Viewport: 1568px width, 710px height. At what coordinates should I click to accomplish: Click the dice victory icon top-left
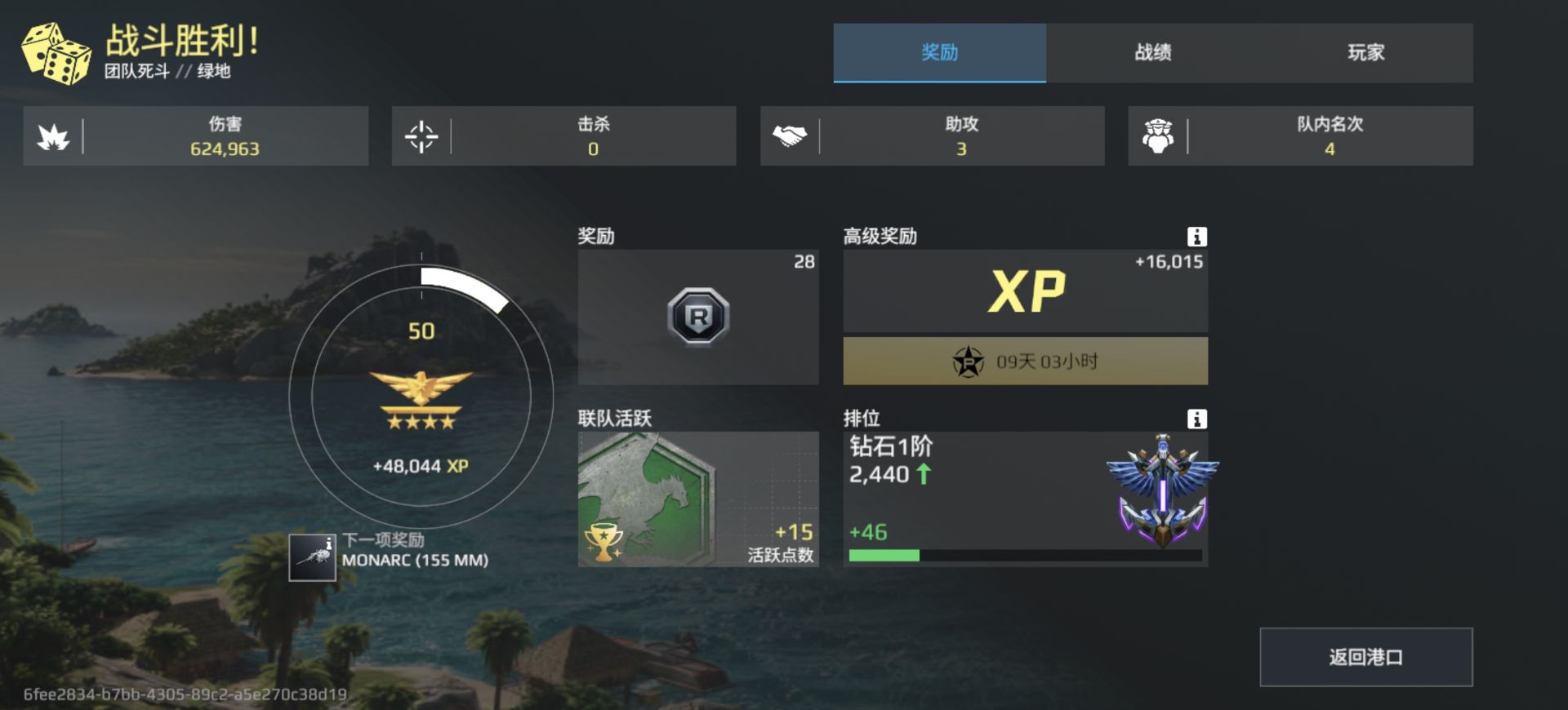pos(56,51)
